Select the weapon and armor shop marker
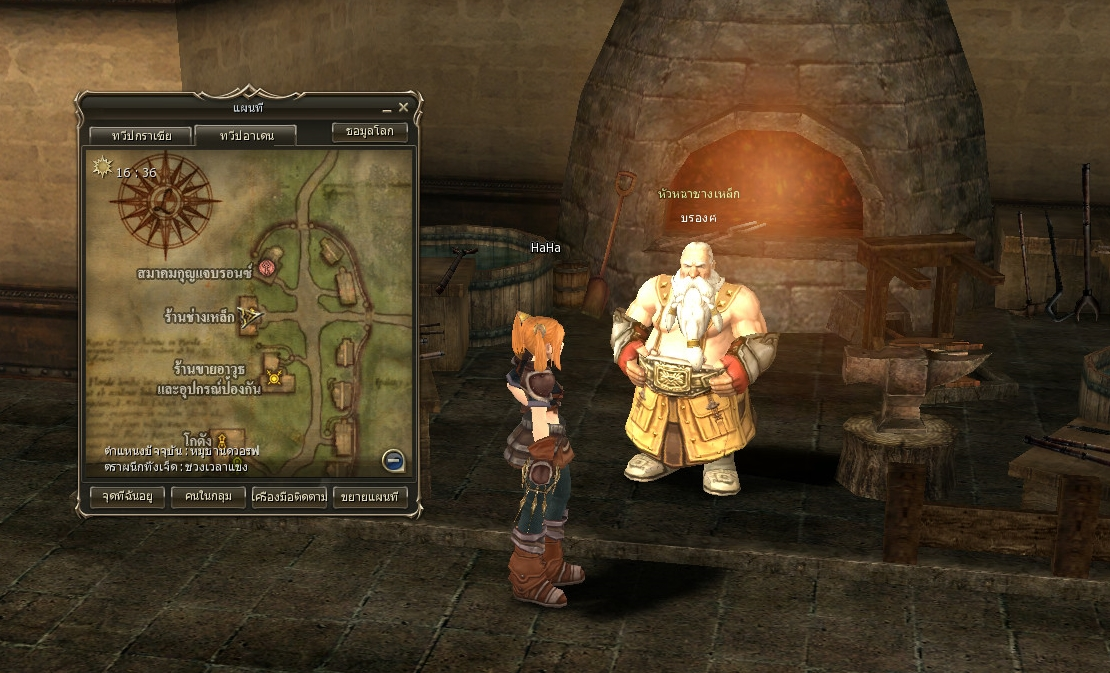 tap(274, 378)
